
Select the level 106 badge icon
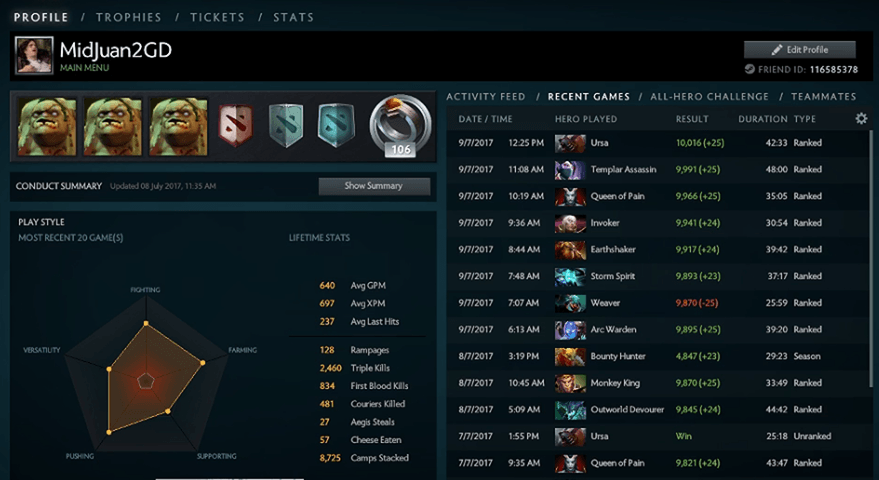pyautogui.click(x=401, y=127)
